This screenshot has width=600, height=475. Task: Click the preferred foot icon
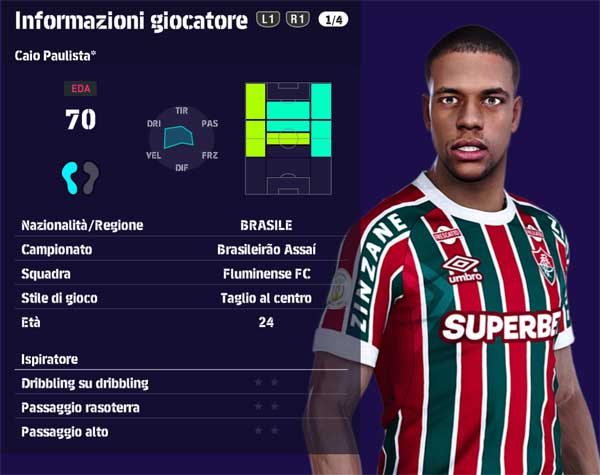click(80, 177)
